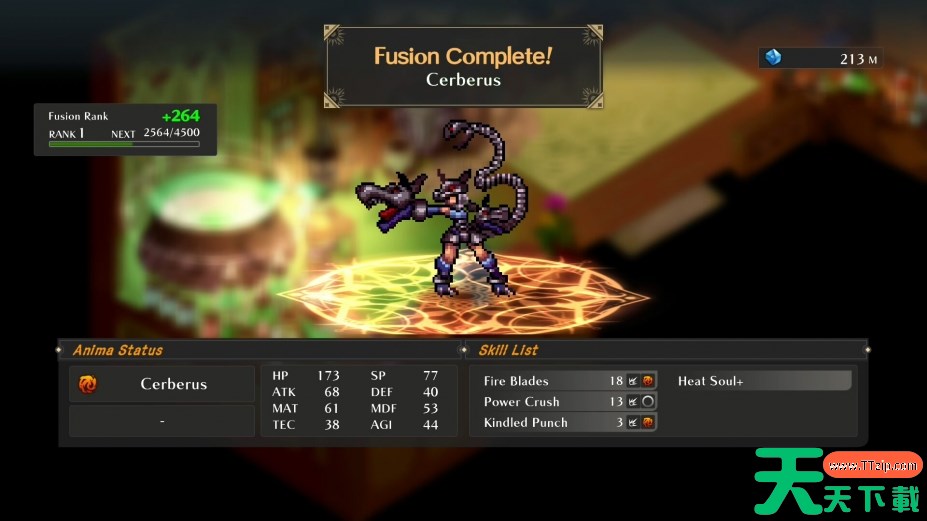
Task: Select the Power Crush skill row
Action: (564, 402)
